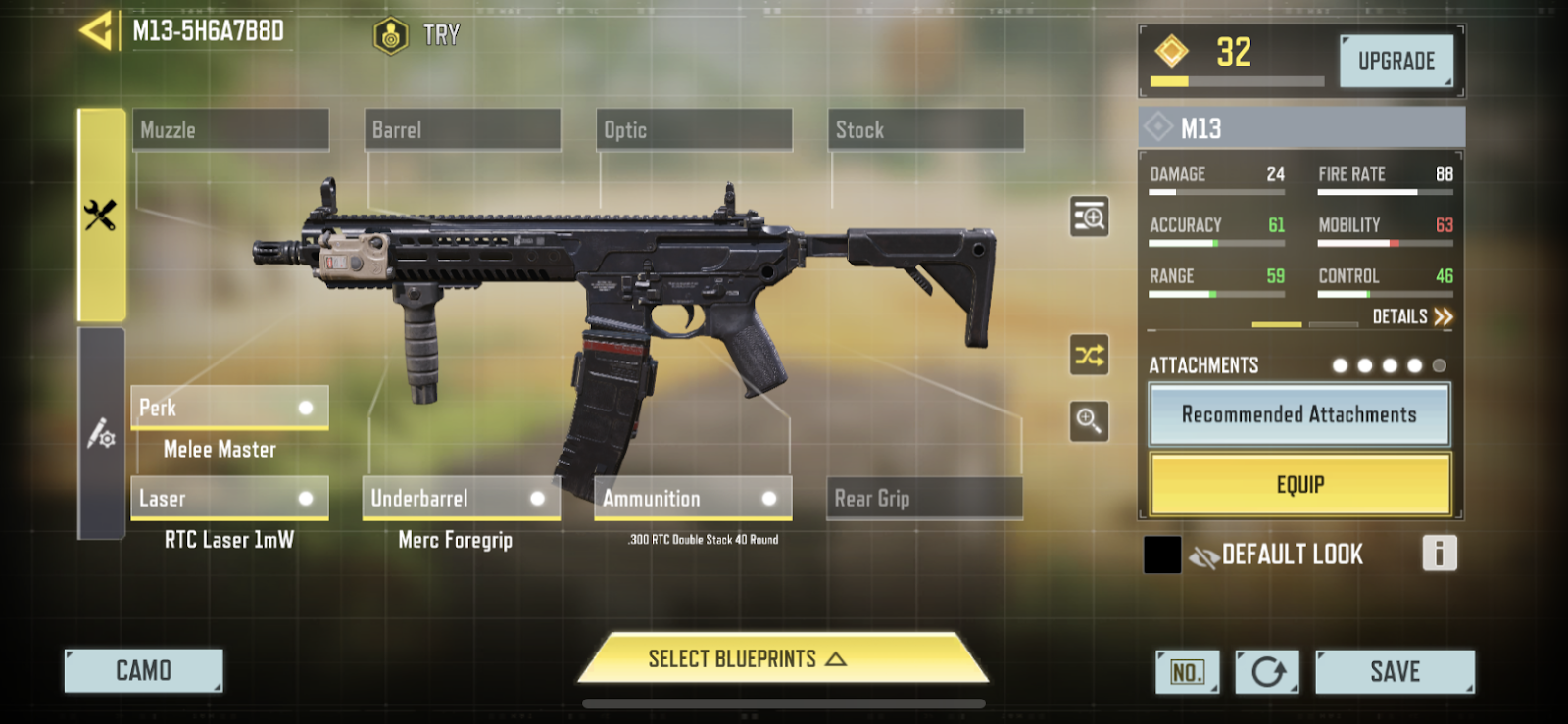
Task: Open the Ammunition attachment slot
Action: click(x=693, y=499)
